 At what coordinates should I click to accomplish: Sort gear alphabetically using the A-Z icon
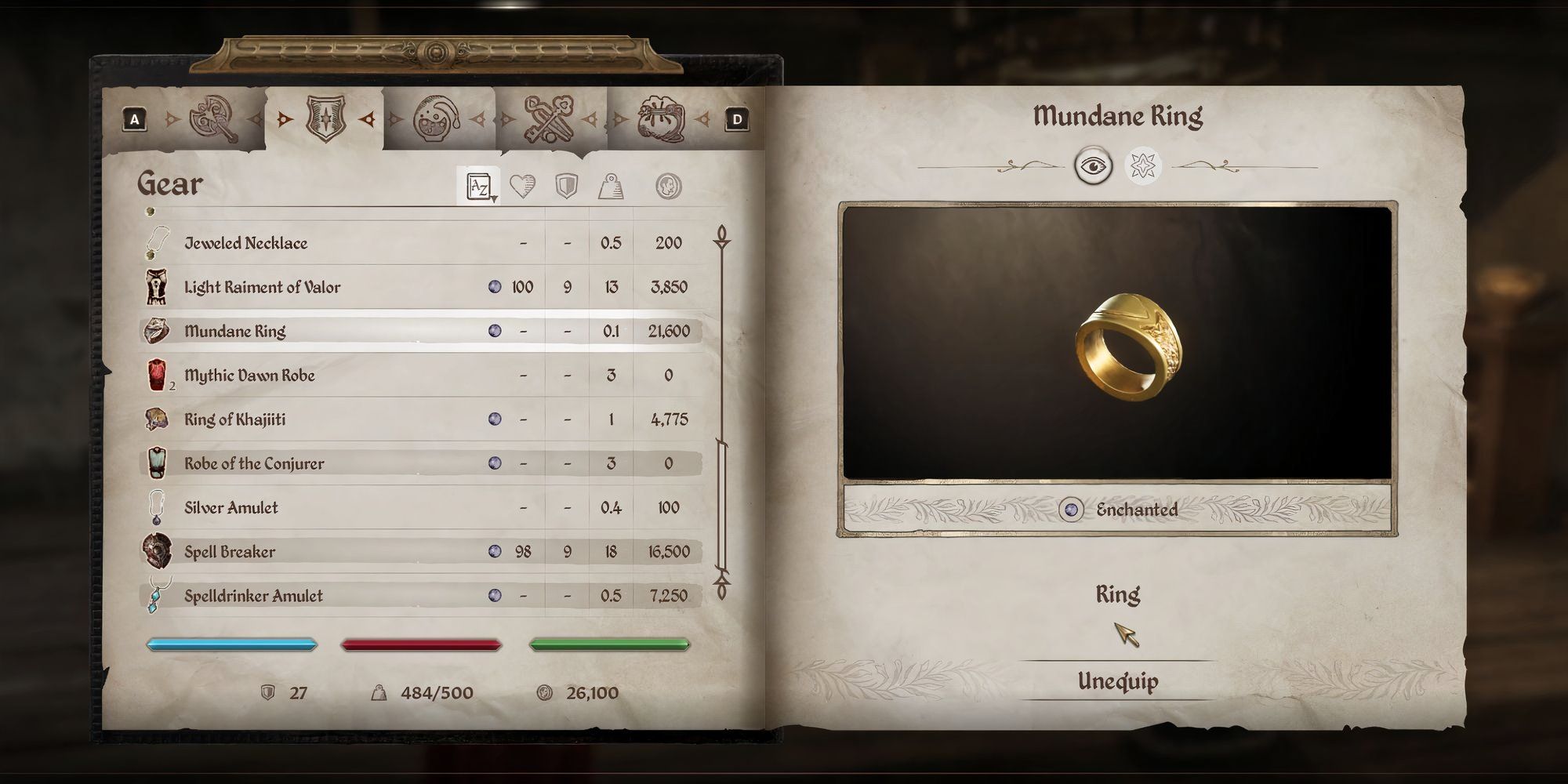pyautogui.click(x=478, y=185)
